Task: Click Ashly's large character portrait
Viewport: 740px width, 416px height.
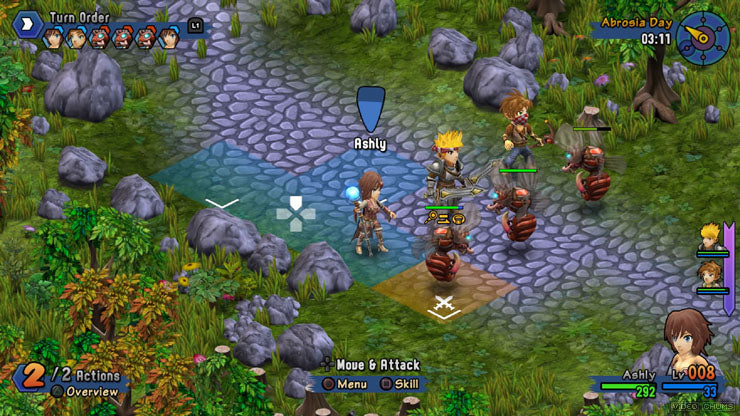Action: tap(692, 347)
